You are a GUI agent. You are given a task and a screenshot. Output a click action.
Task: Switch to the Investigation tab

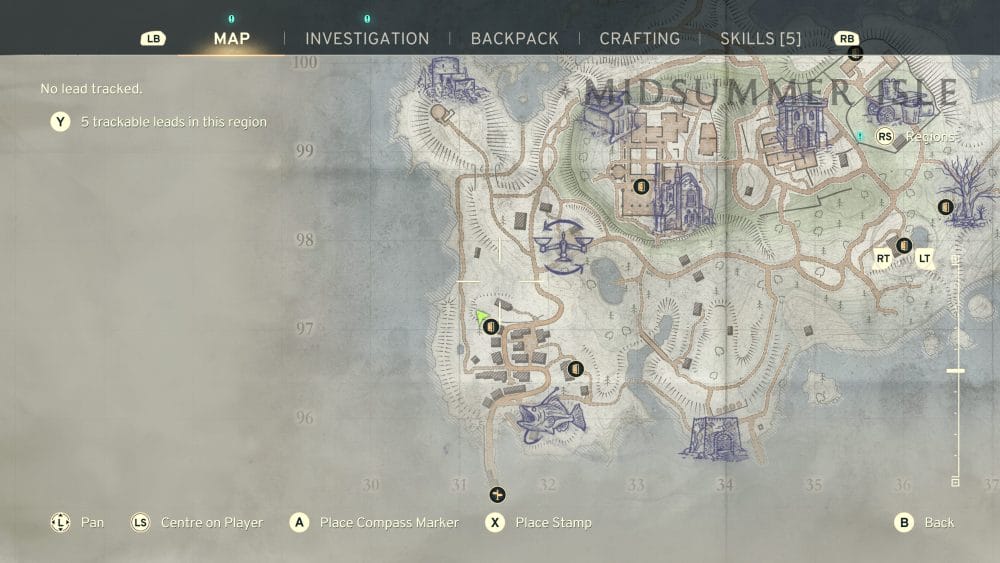[367, 39]
